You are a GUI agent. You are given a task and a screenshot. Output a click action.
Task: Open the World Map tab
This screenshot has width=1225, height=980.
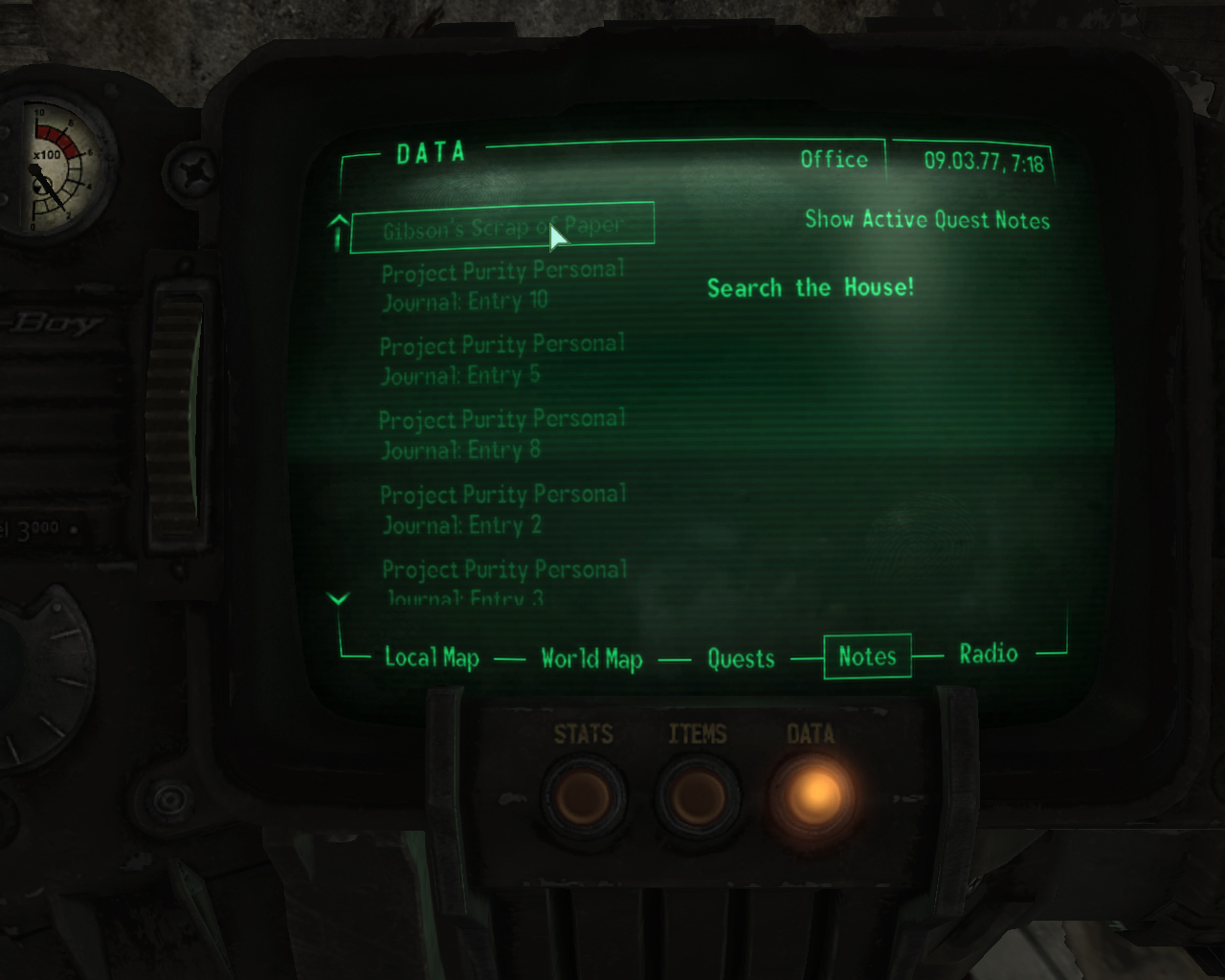coord(591,658)
